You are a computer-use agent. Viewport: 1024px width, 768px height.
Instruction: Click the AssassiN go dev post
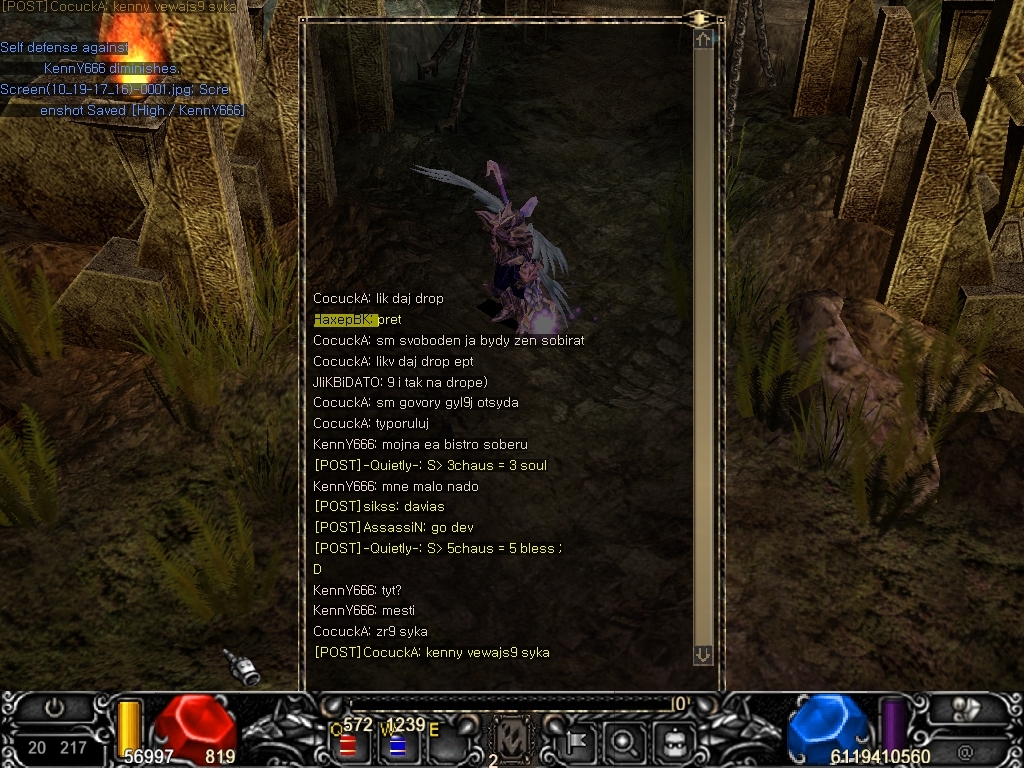click(x=394, y=528)
